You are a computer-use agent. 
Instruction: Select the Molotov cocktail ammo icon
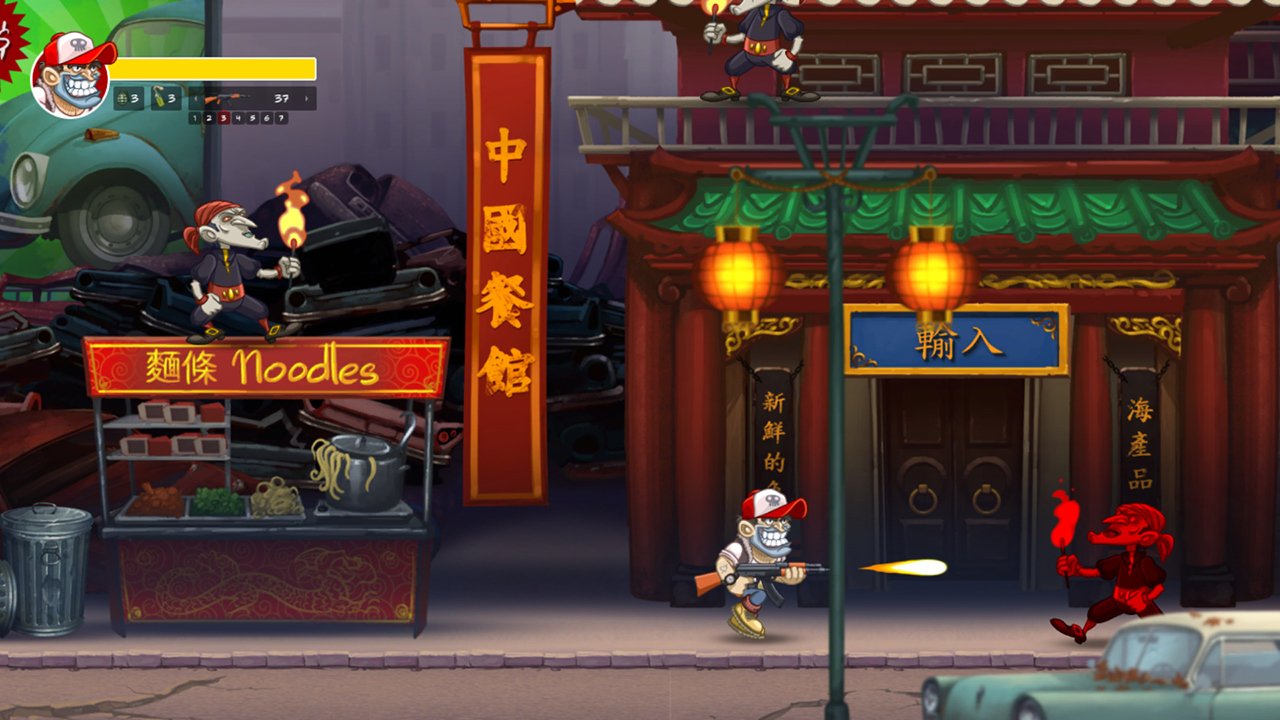158,99
